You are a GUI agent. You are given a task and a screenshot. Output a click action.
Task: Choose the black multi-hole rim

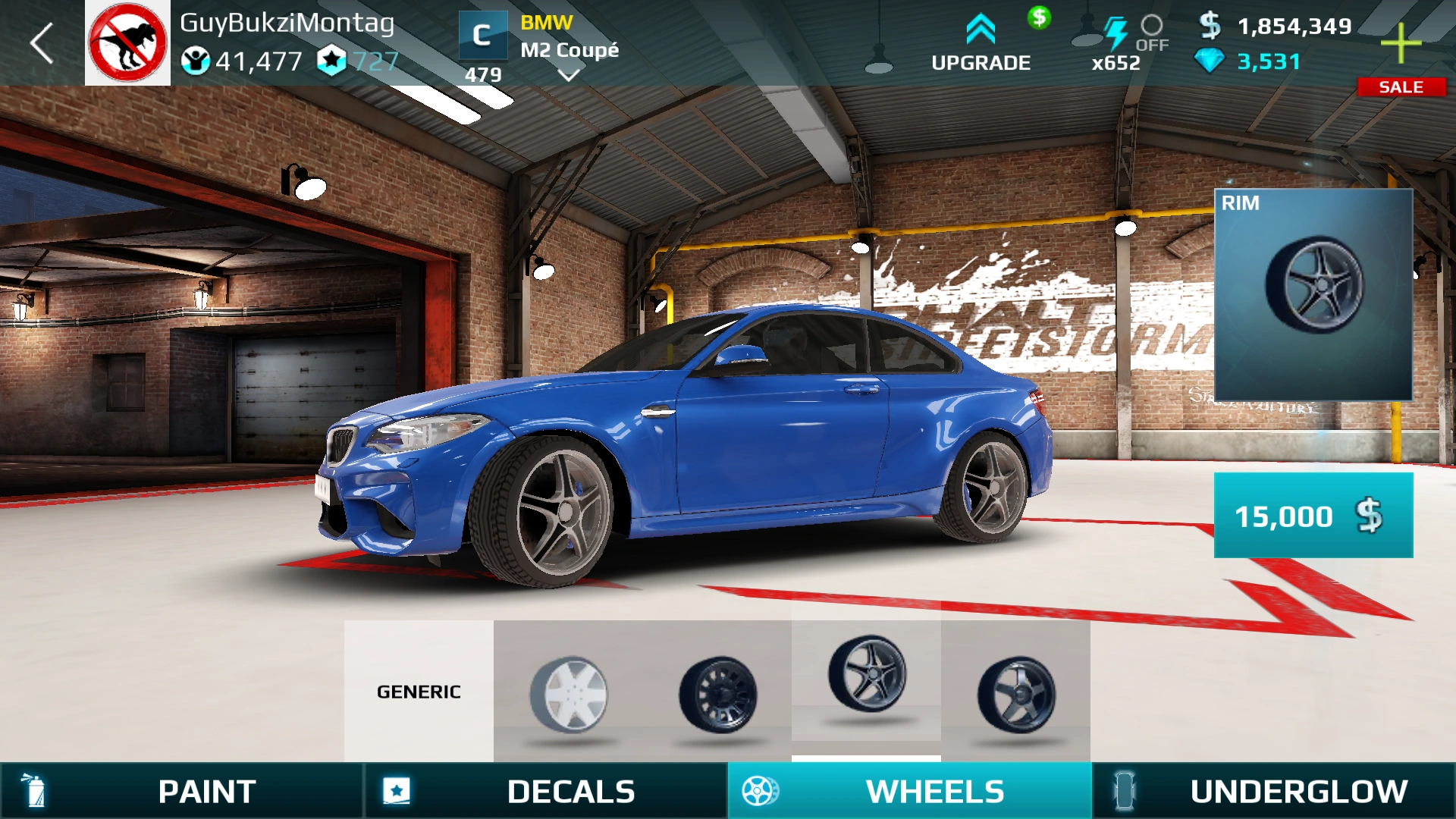[717, 694]
